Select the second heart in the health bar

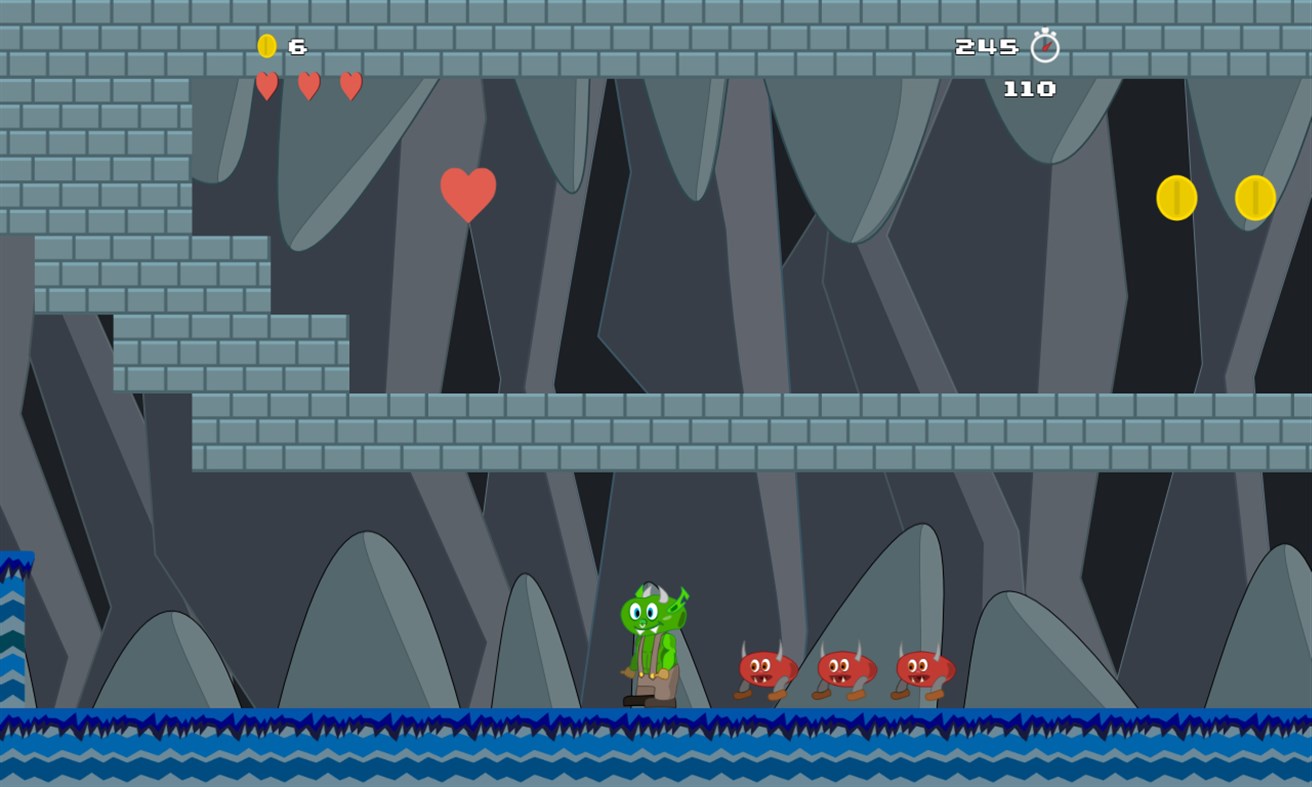307,86
